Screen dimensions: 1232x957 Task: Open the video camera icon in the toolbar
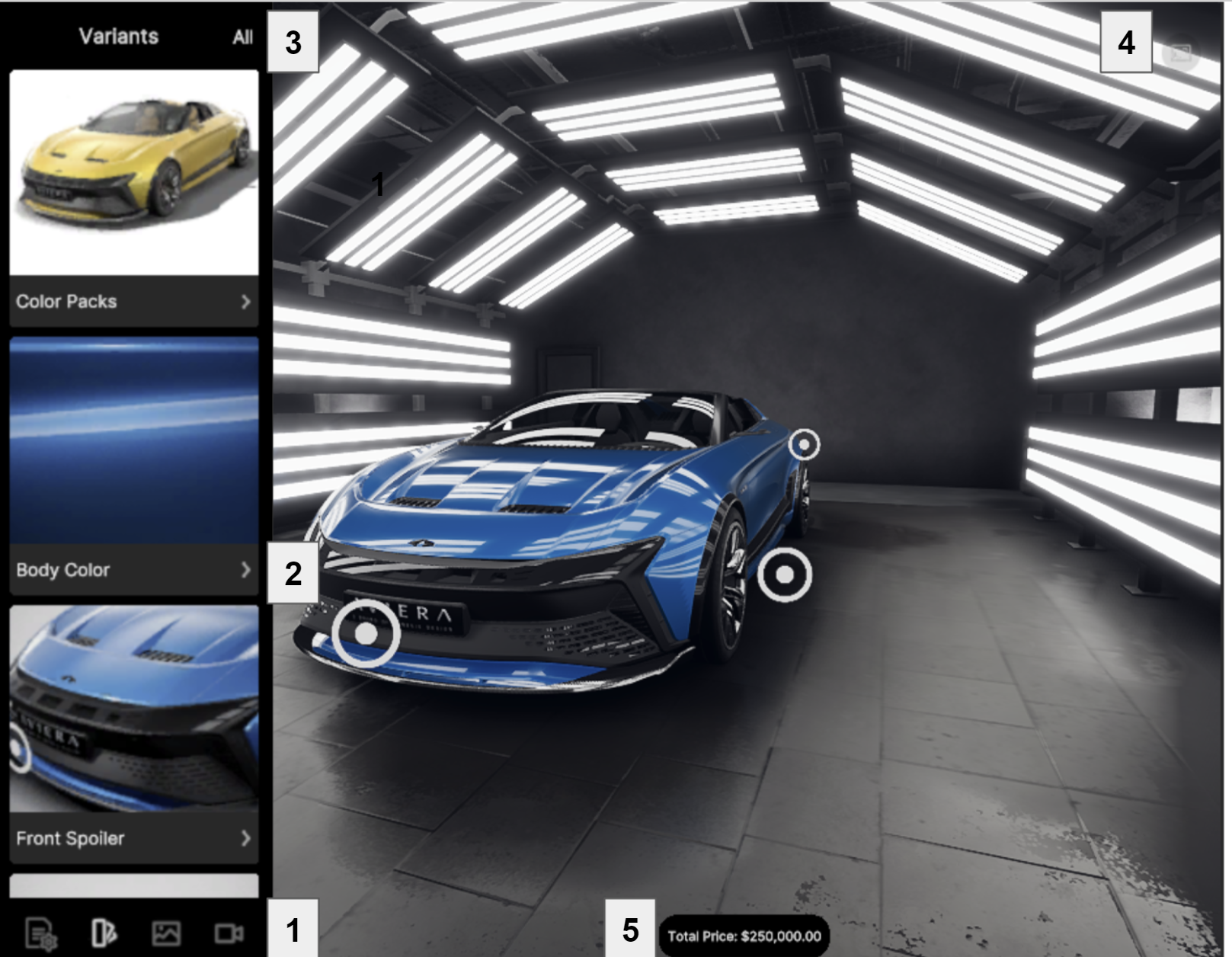pyautogui.click(x=229, y=933)
